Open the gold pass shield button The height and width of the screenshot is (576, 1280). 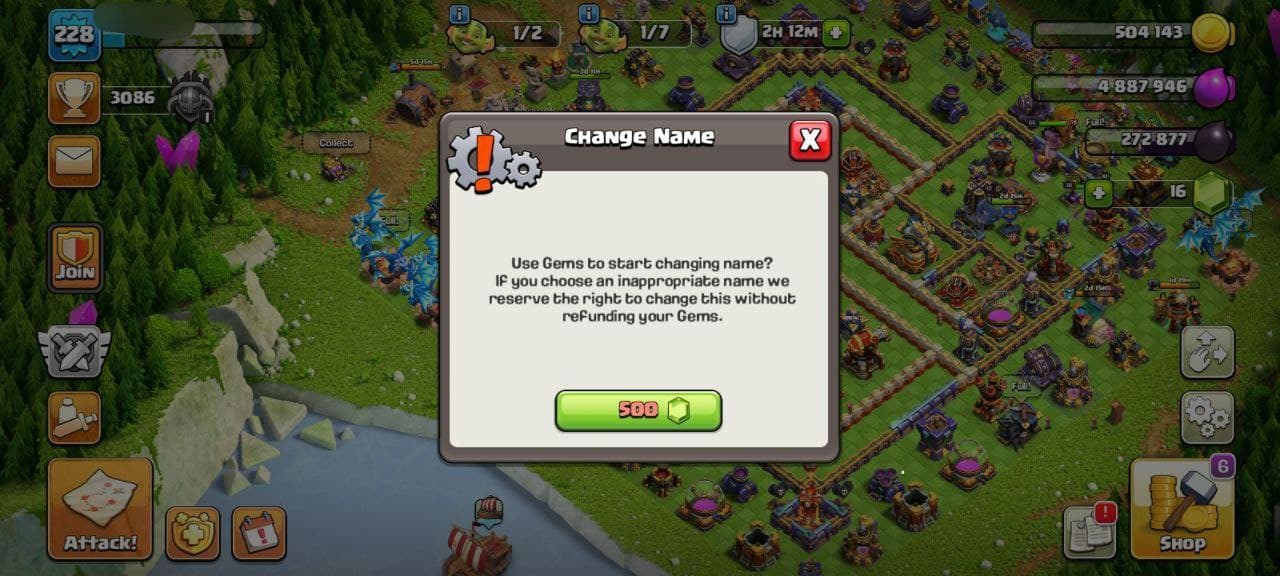coord(192,533)
